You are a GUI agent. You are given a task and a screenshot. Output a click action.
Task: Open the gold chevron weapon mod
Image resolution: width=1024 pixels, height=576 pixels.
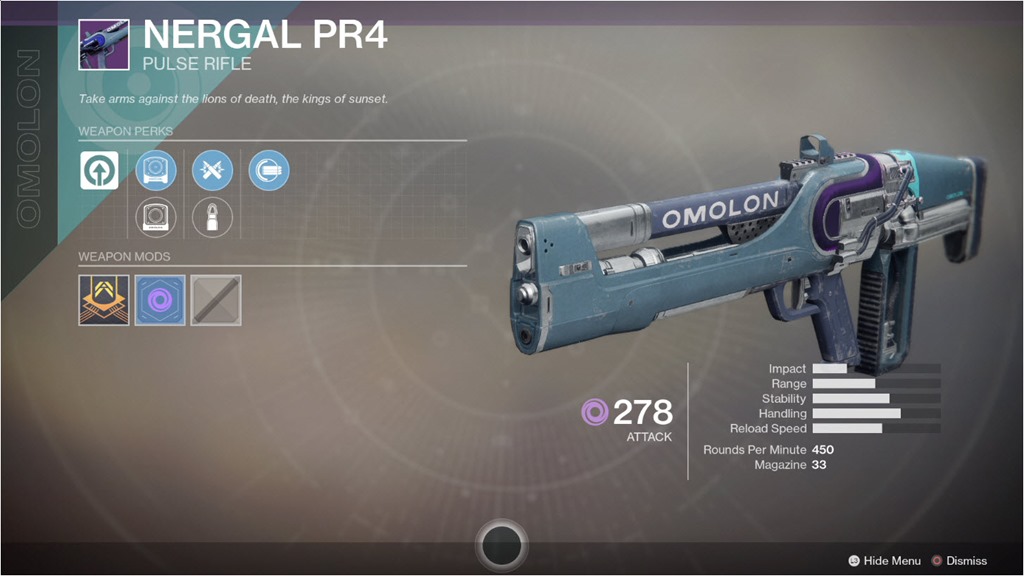tap(104, 300)
